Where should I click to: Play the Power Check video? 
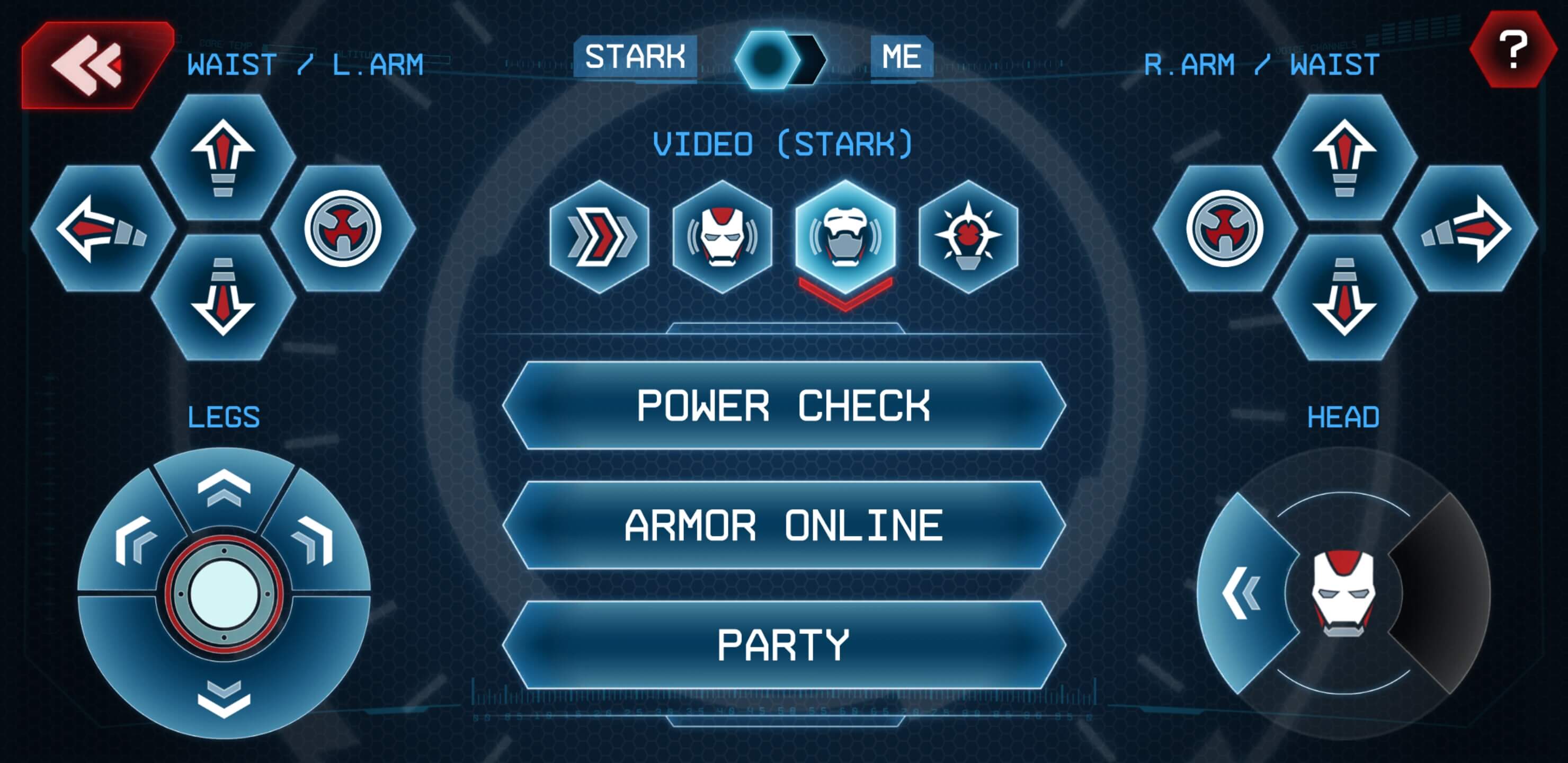point(783,405)
